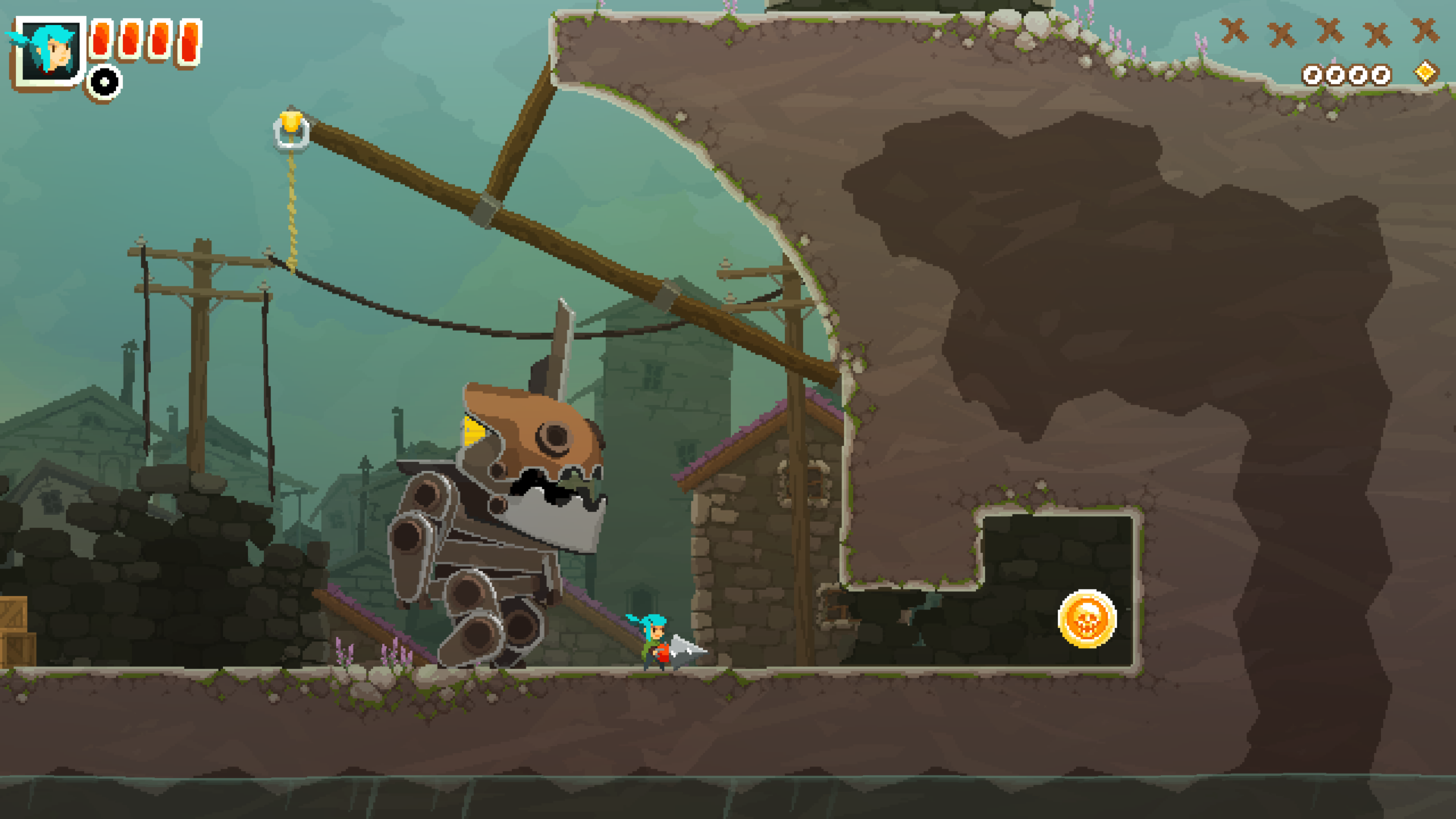1456x819 pixels.
Task: Click the fourth white coin circle near the gem
Action: [1382, 74]
